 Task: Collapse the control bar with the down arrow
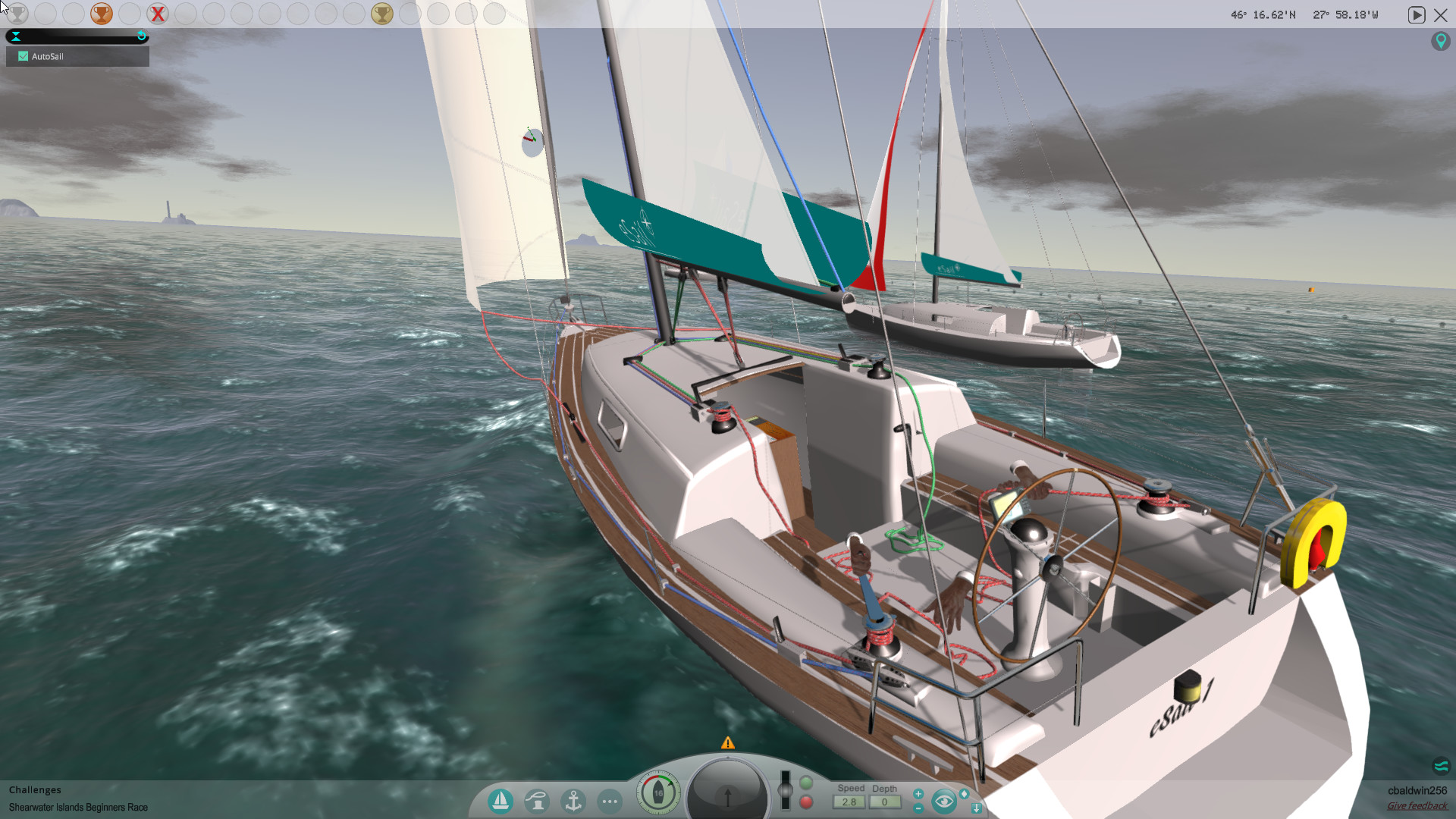click(977, 808)
